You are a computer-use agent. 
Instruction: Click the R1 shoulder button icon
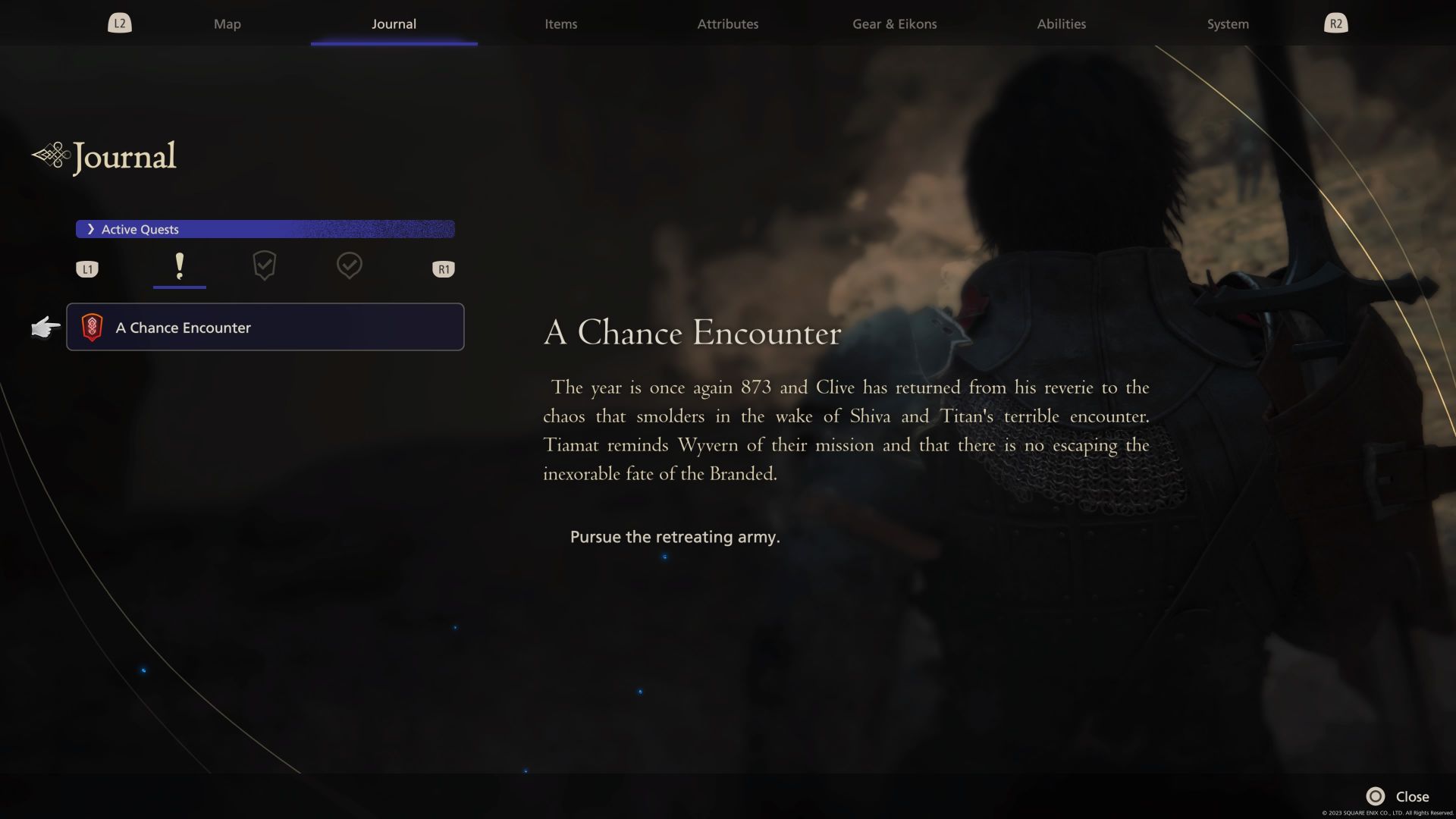[443, 268]
